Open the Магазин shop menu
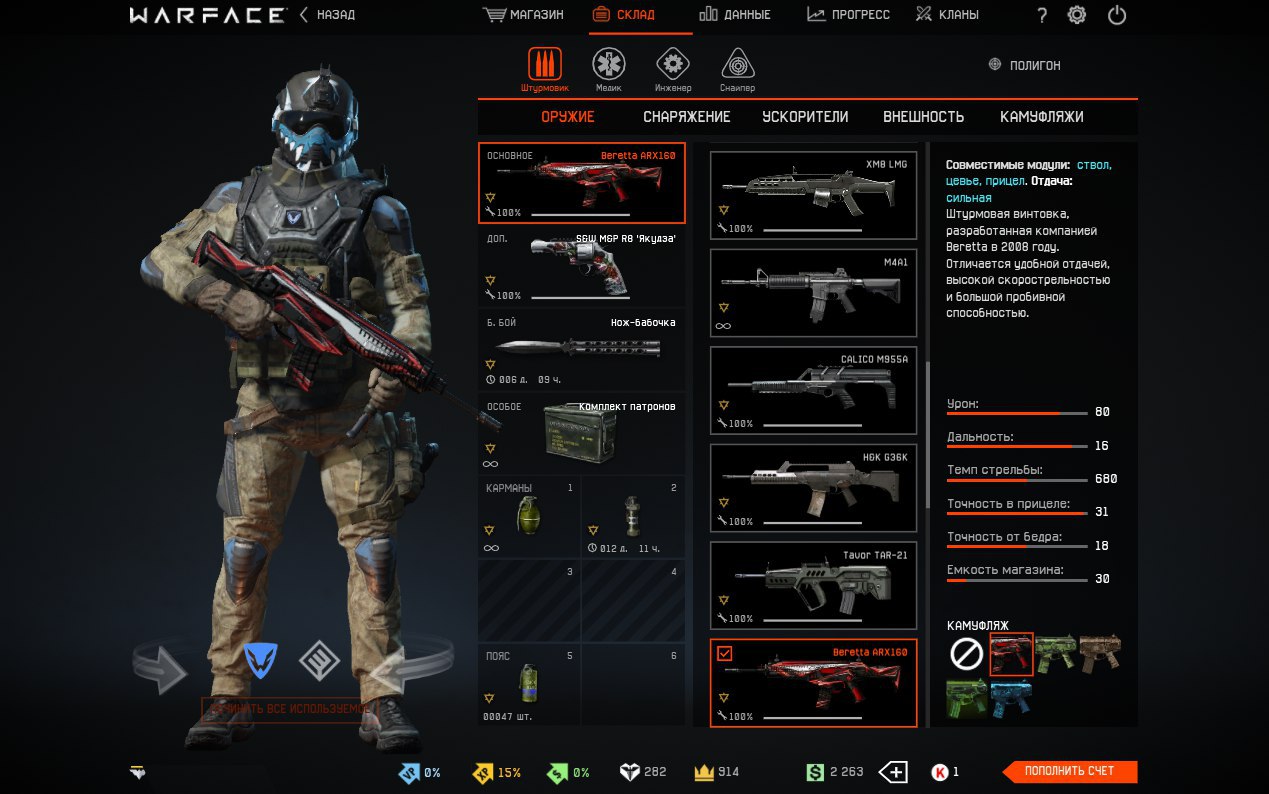This screenshot has height=794, width=1269. coord(523,15)
